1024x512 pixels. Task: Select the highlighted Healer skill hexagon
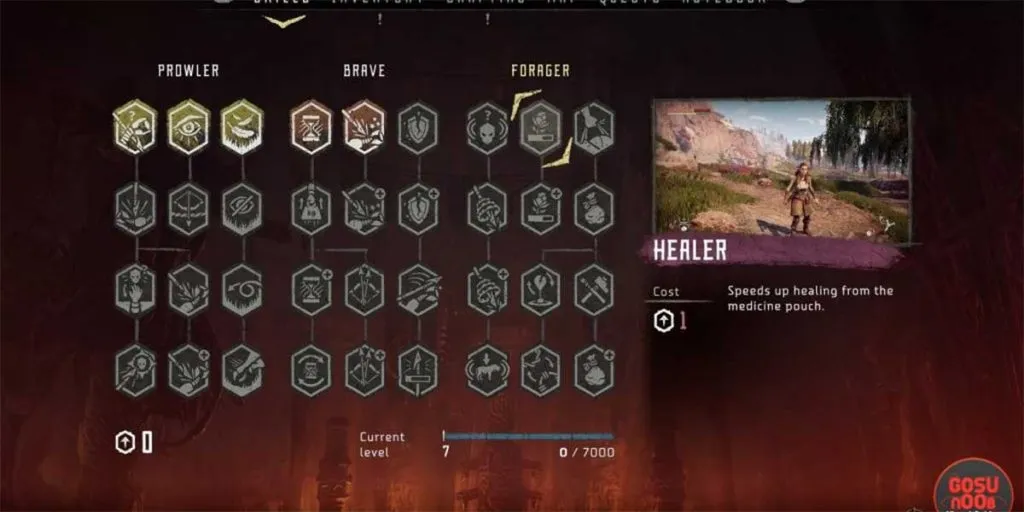541,128
